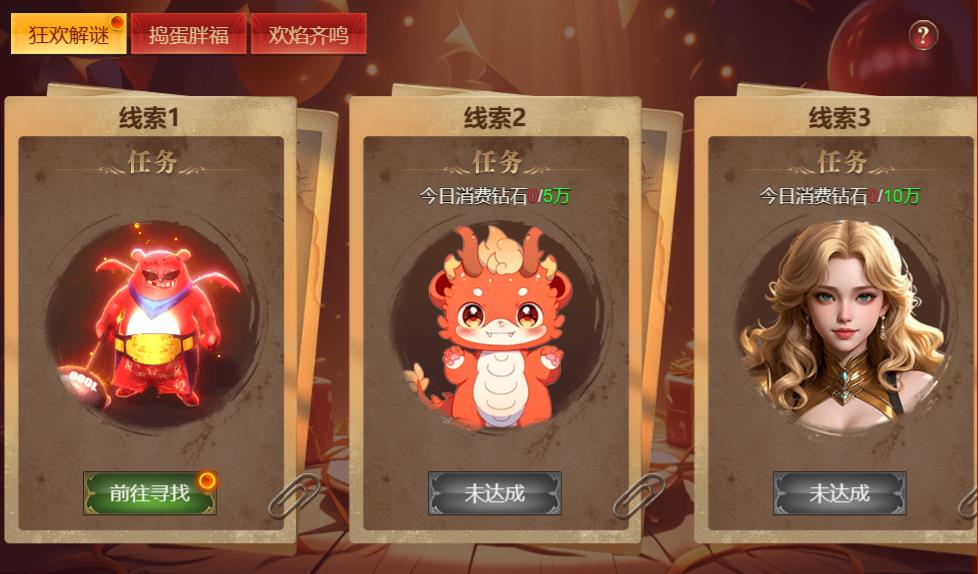Pick the blonde woman clue portrait
The width and height of the screenshot is (978, 574).
coord(840,327)
